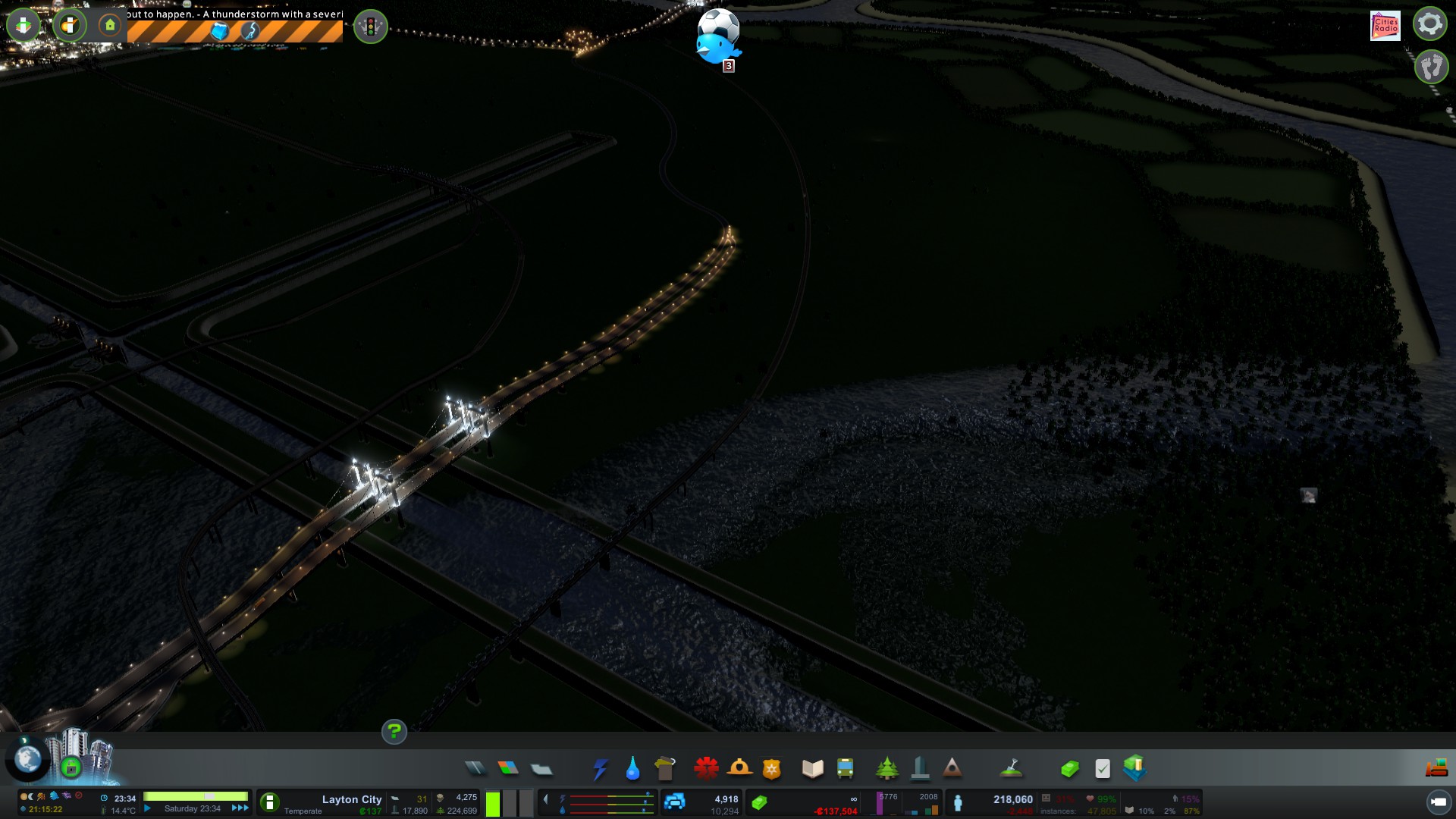Viewport: 1456px width, 819px height.
Task: Open Water and Sewage menu
Action: point(632,769)
